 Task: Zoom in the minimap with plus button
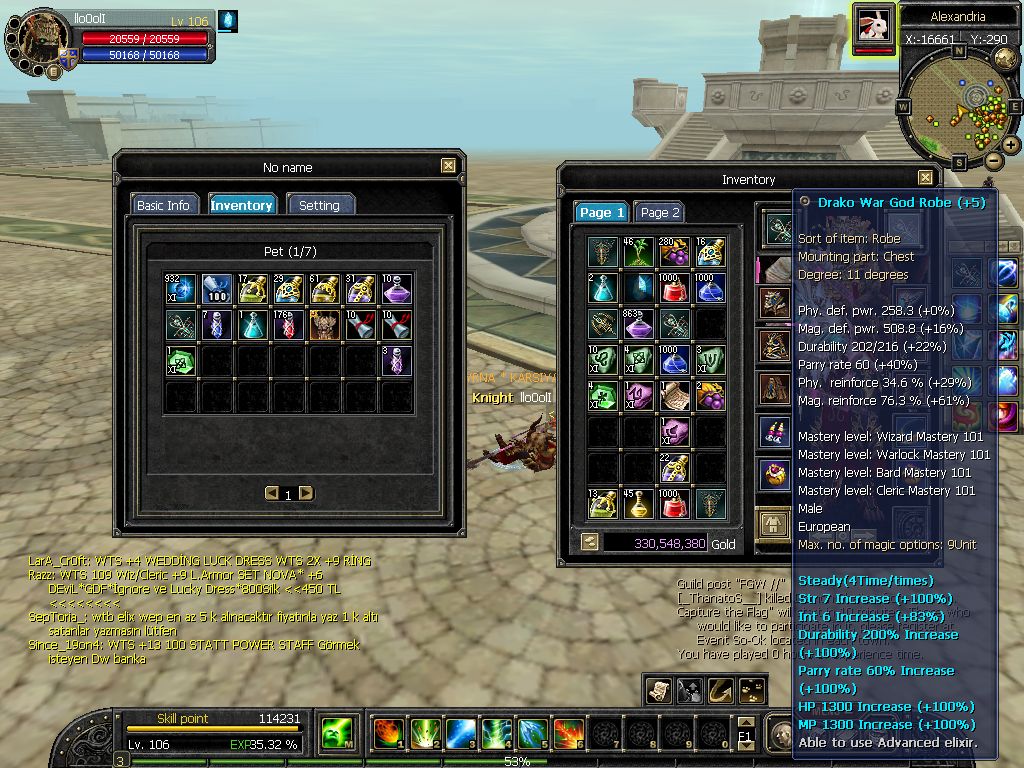click(1011, 145)
